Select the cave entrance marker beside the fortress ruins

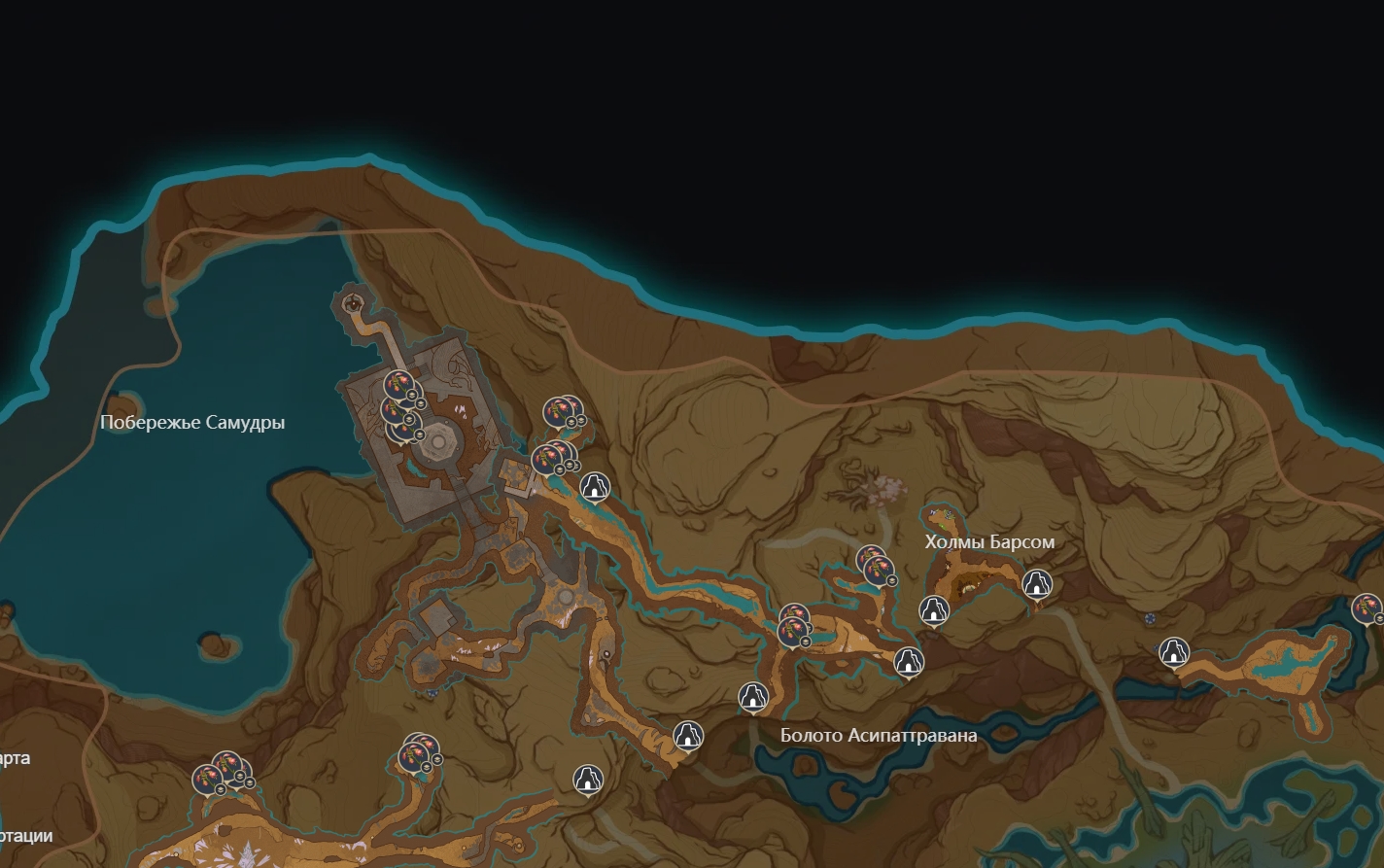tap(594, 485)
